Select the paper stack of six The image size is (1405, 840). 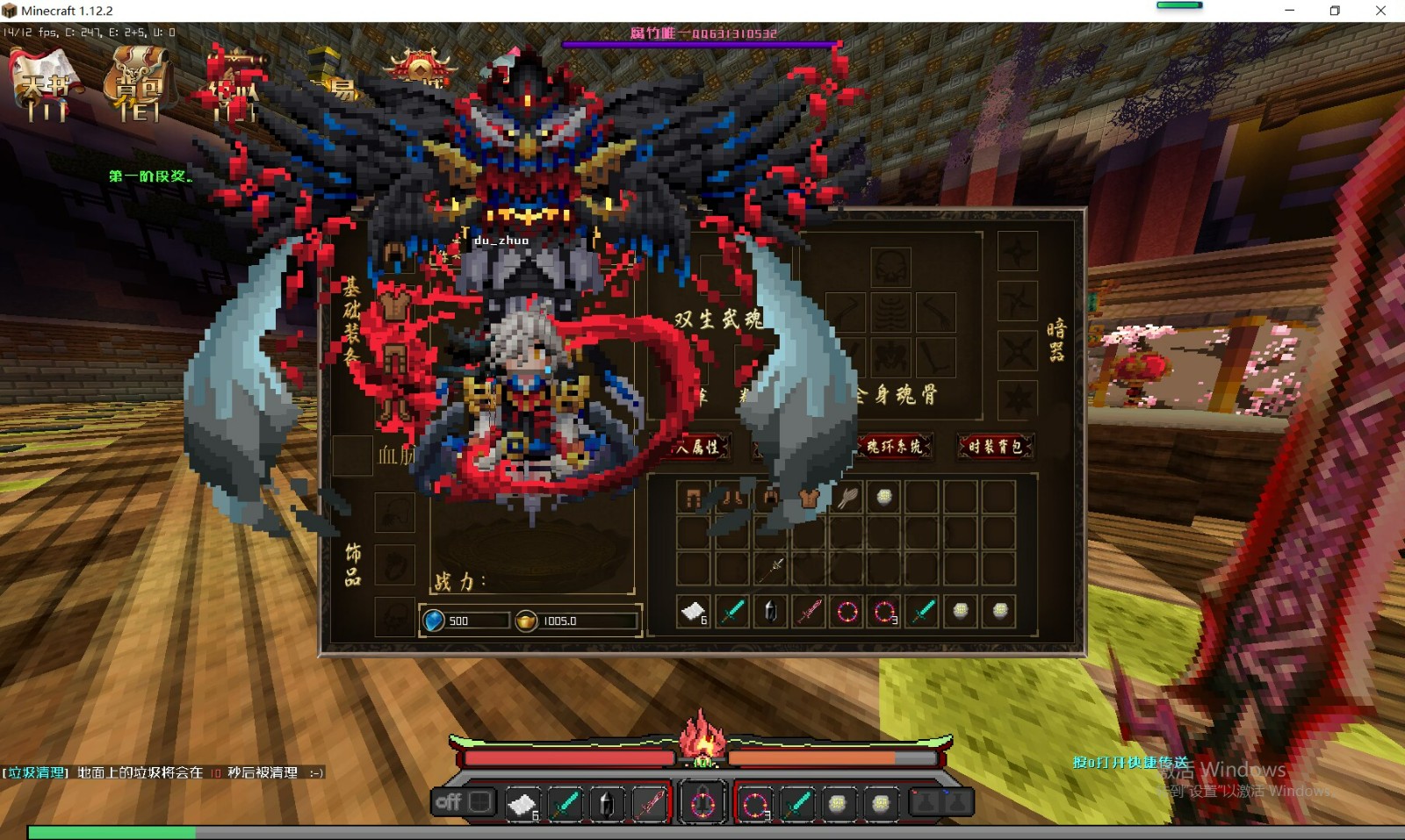[x=694, y=611]
